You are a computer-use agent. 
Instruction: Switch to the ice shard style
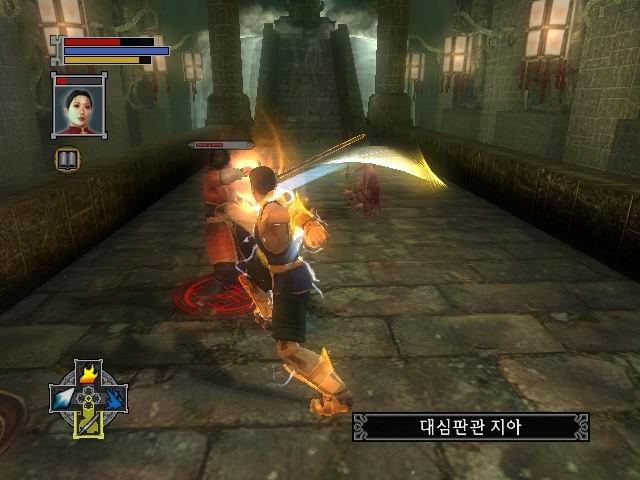coord(64,399)
